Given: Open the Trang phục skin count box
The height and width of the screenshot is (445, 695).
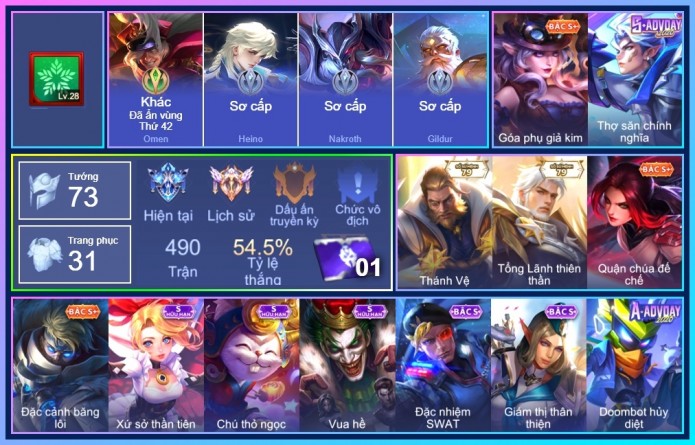Looking at the screenshot, I should 75,253.
